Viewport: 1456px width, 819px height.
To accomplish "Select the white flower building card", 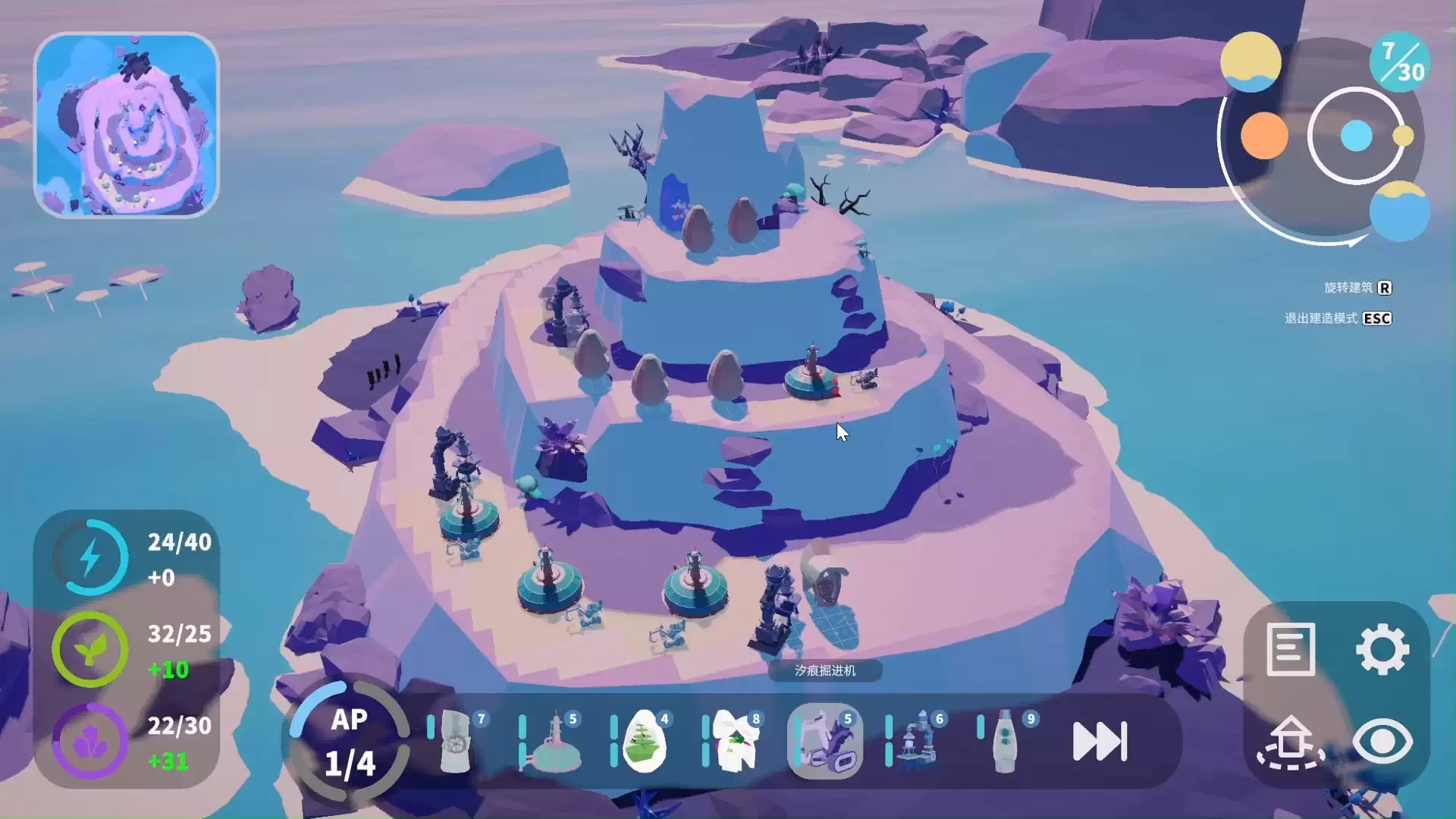I will (736, 741).
